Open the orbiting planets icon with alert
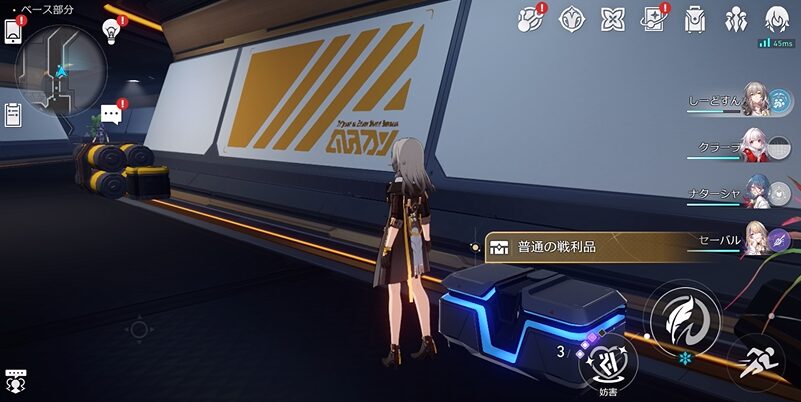The height and width of the screenshot is (402, 801). (529, 18)
